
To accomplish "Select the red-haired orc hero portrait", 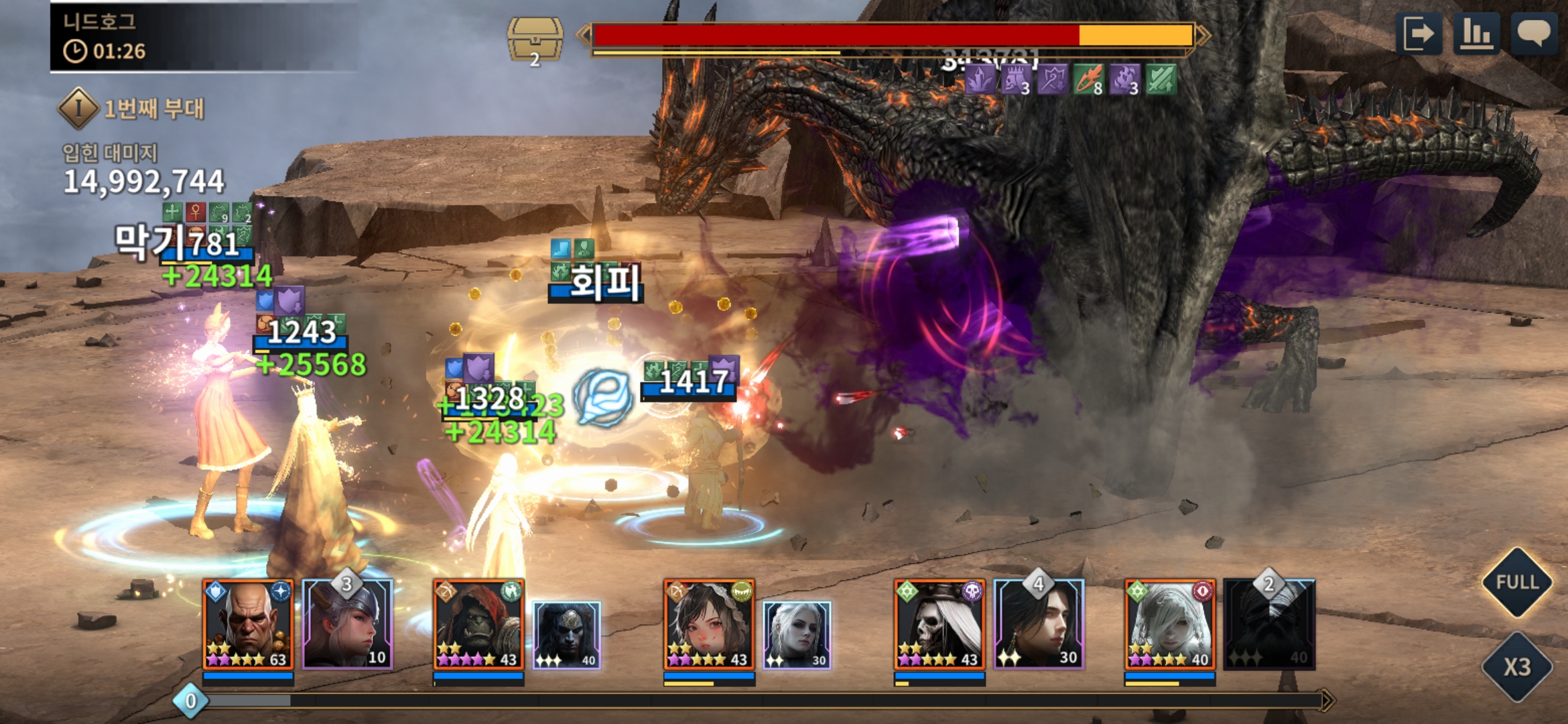I will [478, 625].
